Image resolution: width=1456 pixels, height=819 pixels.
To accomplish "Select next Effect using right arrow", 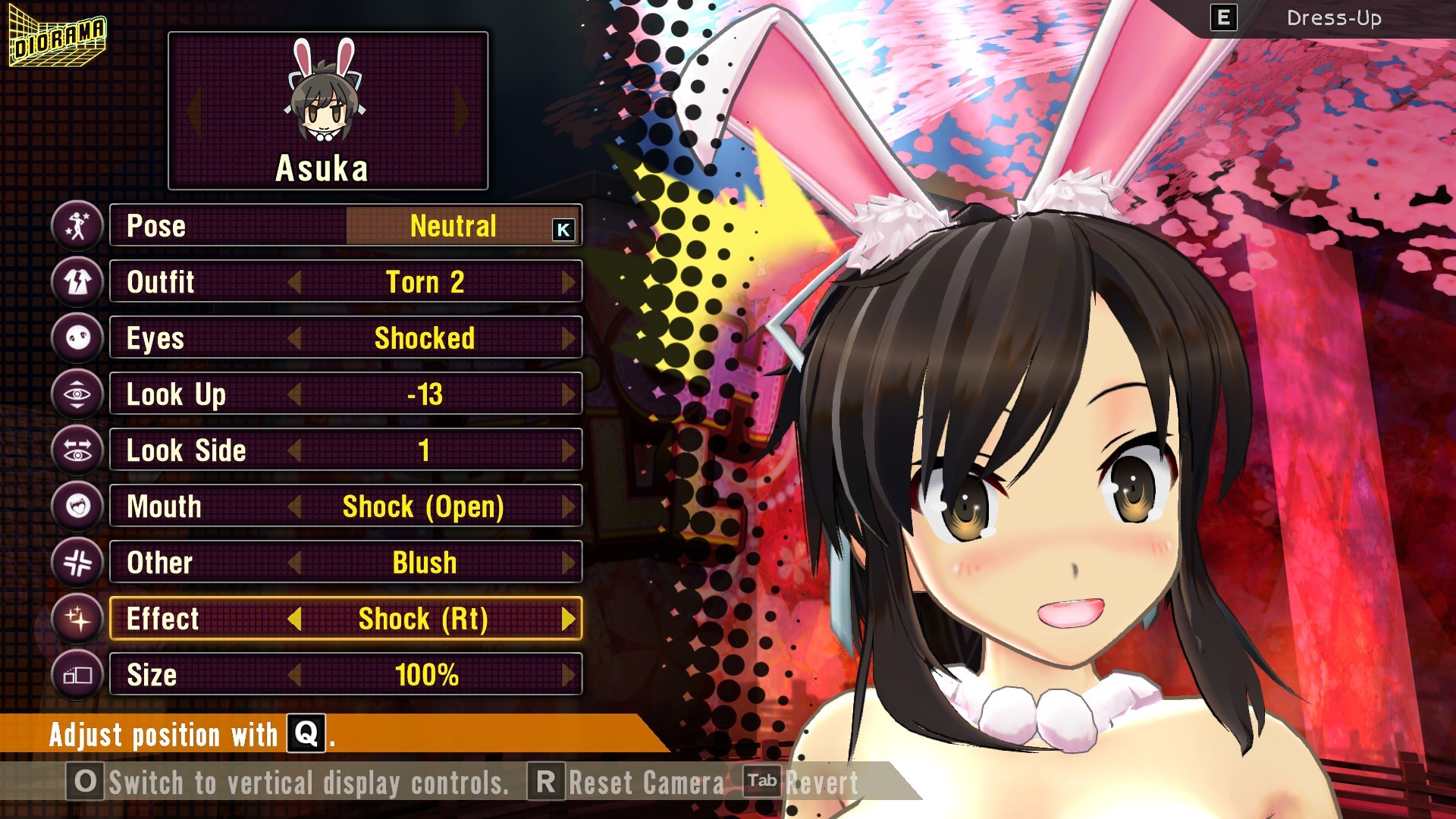I will point(570,619).
